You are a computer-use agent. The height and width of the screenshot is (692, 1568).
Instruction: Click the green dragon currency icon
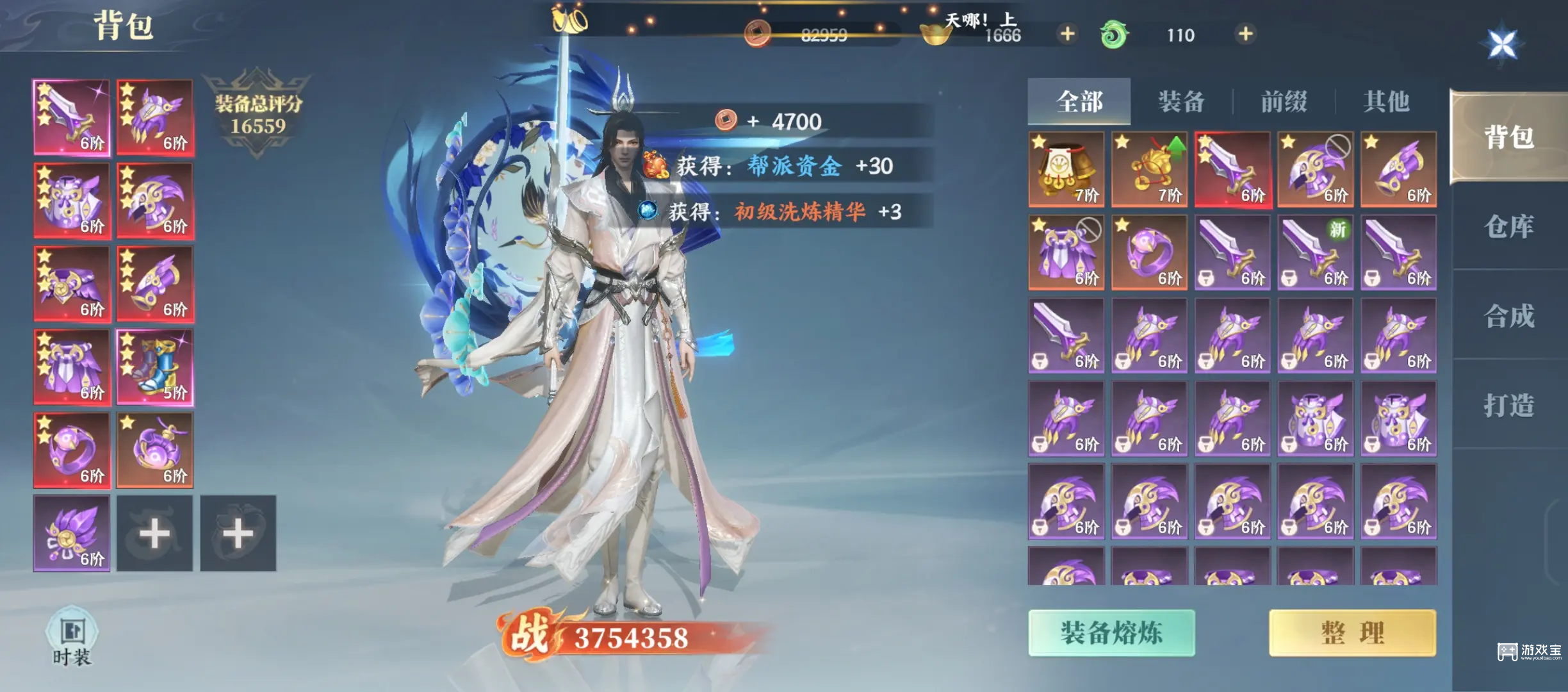tap(1115, 35)
